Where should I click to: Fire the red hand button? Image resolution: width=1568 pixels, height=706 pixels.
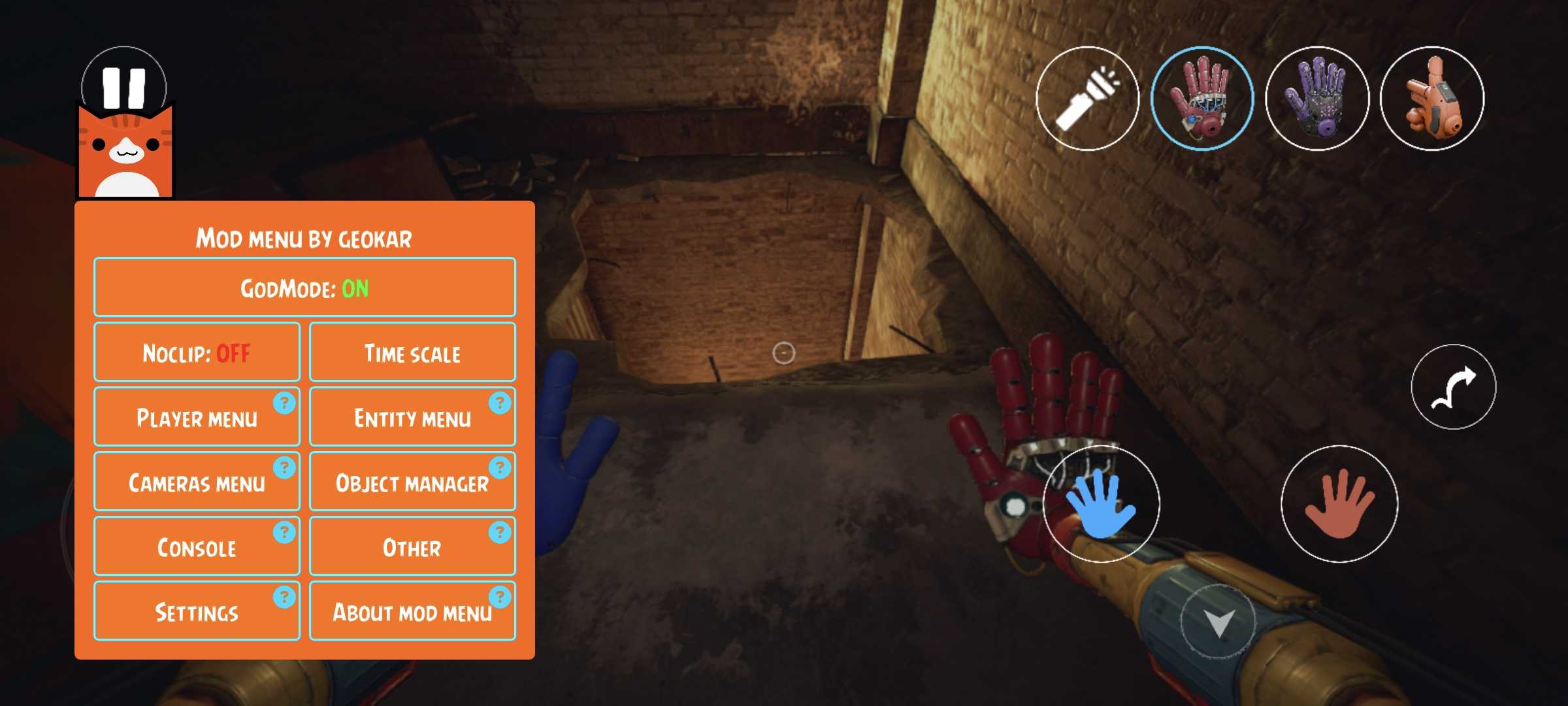pyautogui.click(x=1339, y=503)
